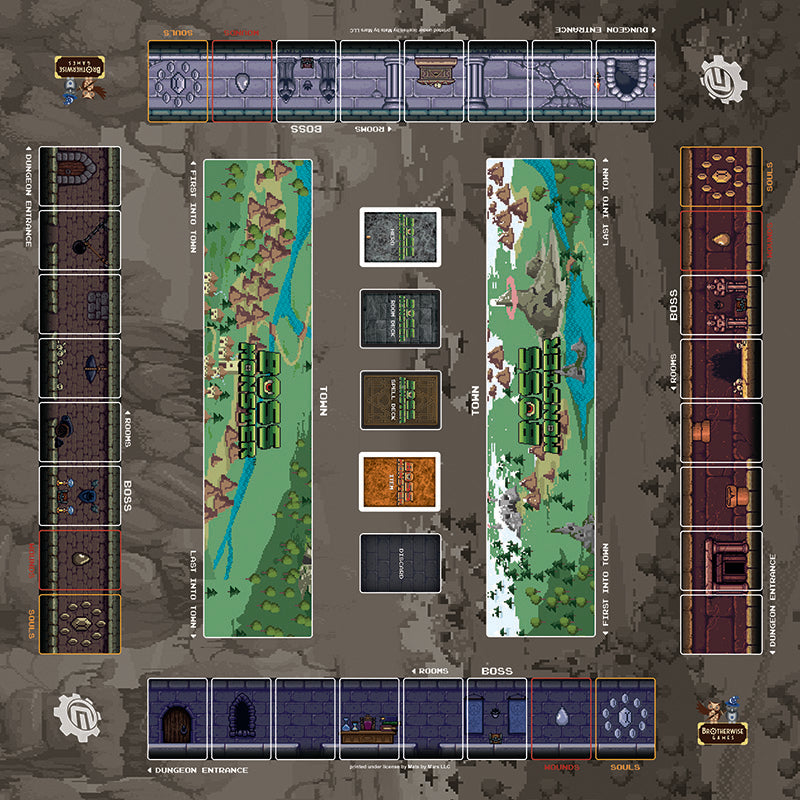The image size is (800, 800).
Task: Select the Souls slot on the lavender stone dungeon
Action: click(x=179, y=81)
